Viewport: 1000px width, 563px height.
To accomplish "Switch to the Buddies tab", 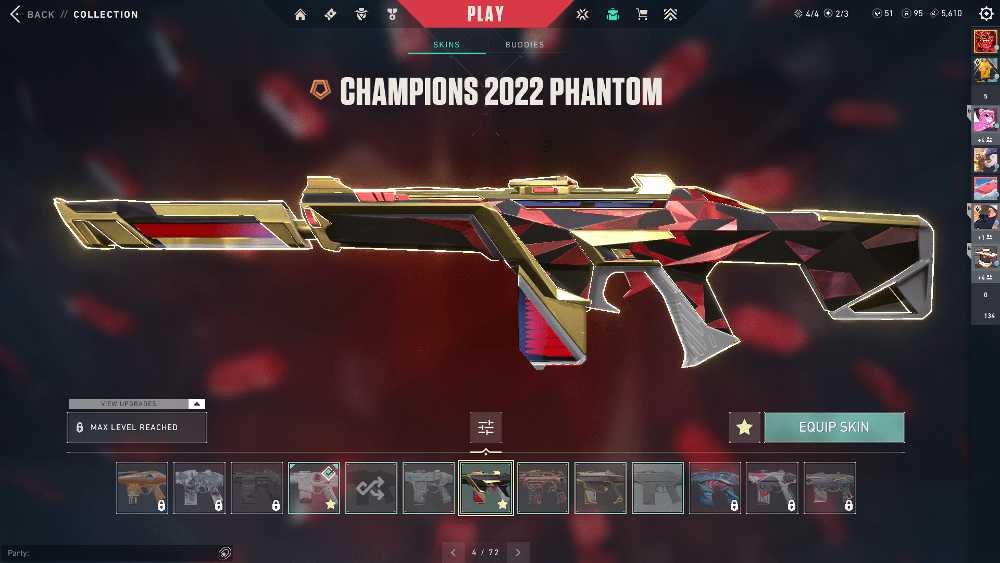I will coord(524,45).
